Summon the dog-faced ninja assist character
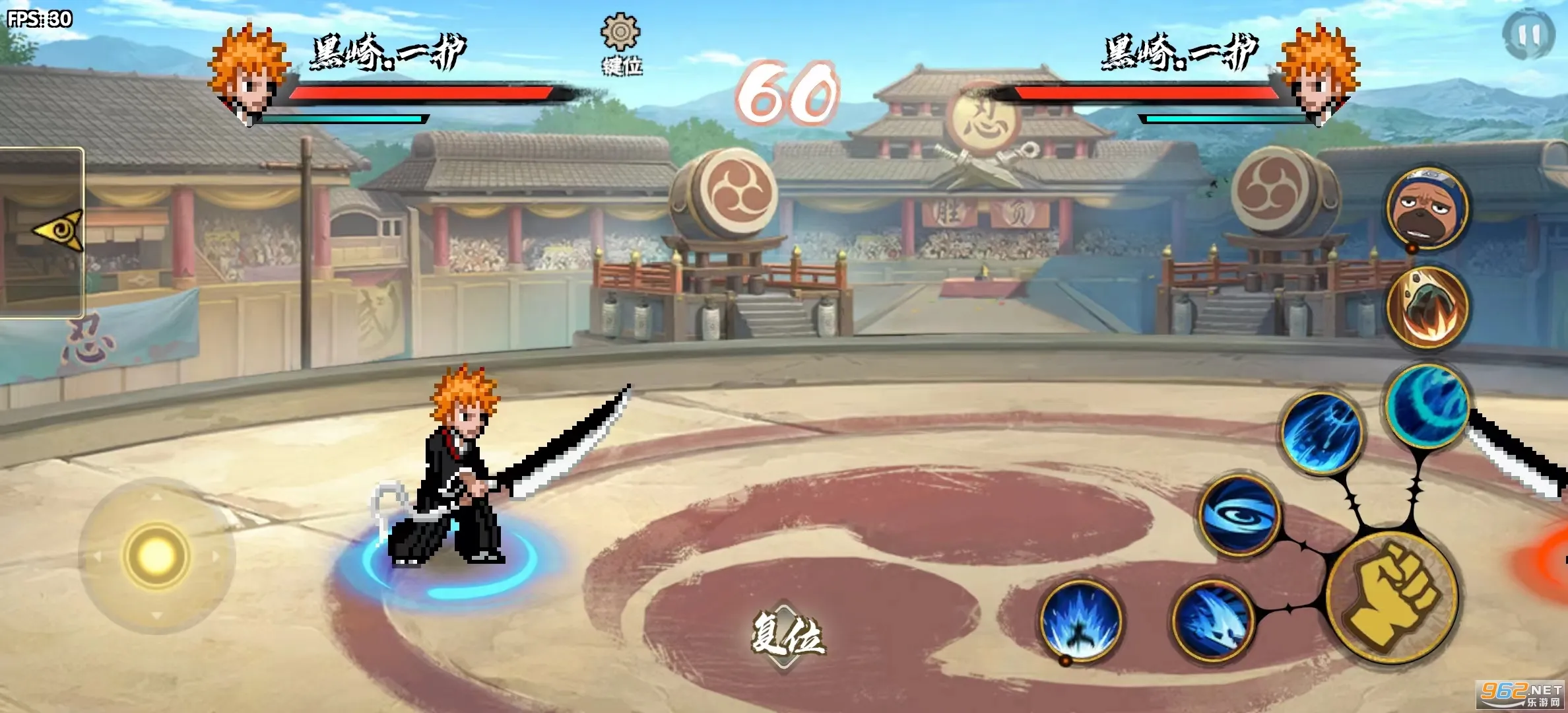 point(1427,208)
